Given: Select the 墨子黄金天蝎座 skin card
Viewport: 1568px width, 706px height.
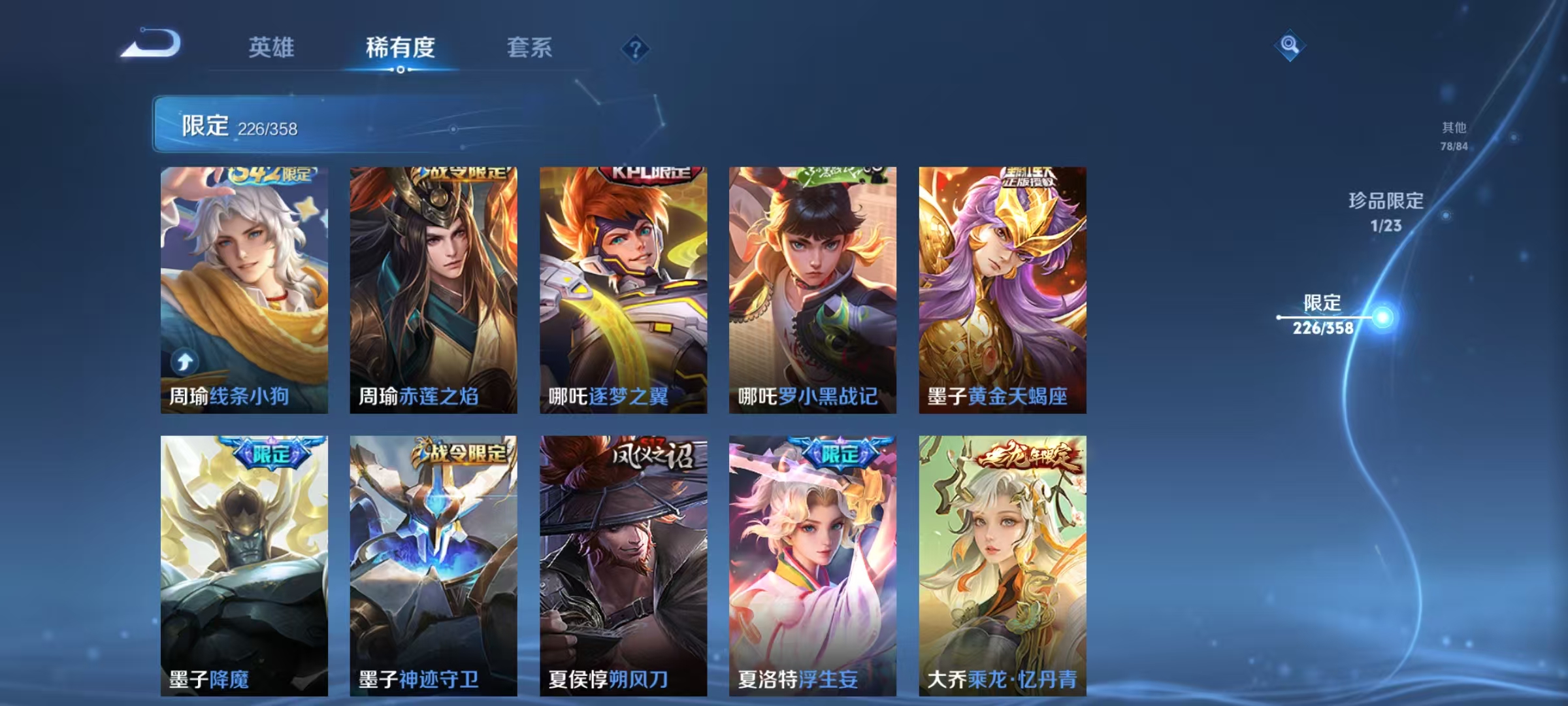Looking at the screenshot, I should [1000, 288].
